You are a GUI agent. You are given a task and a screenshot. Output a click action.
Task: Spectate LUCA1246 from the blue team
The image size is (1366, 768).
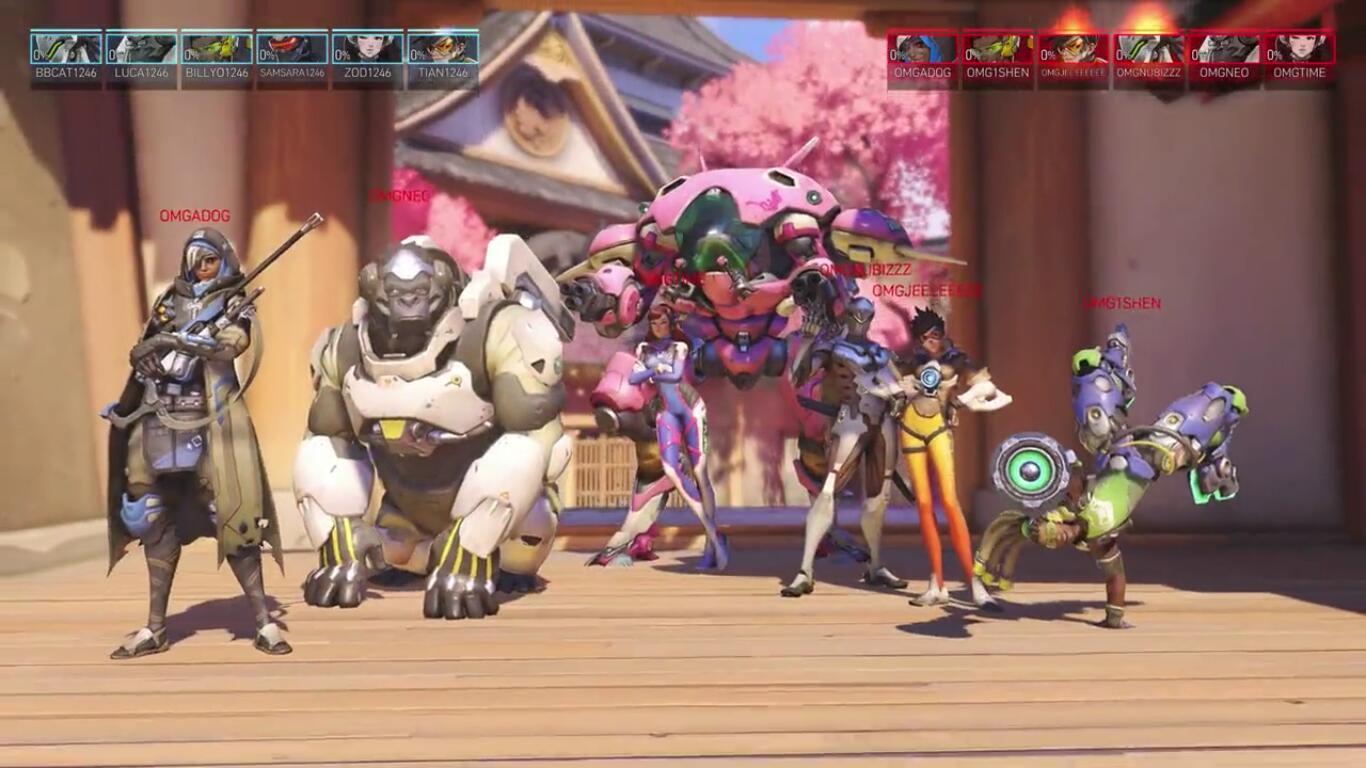point(141,49)
